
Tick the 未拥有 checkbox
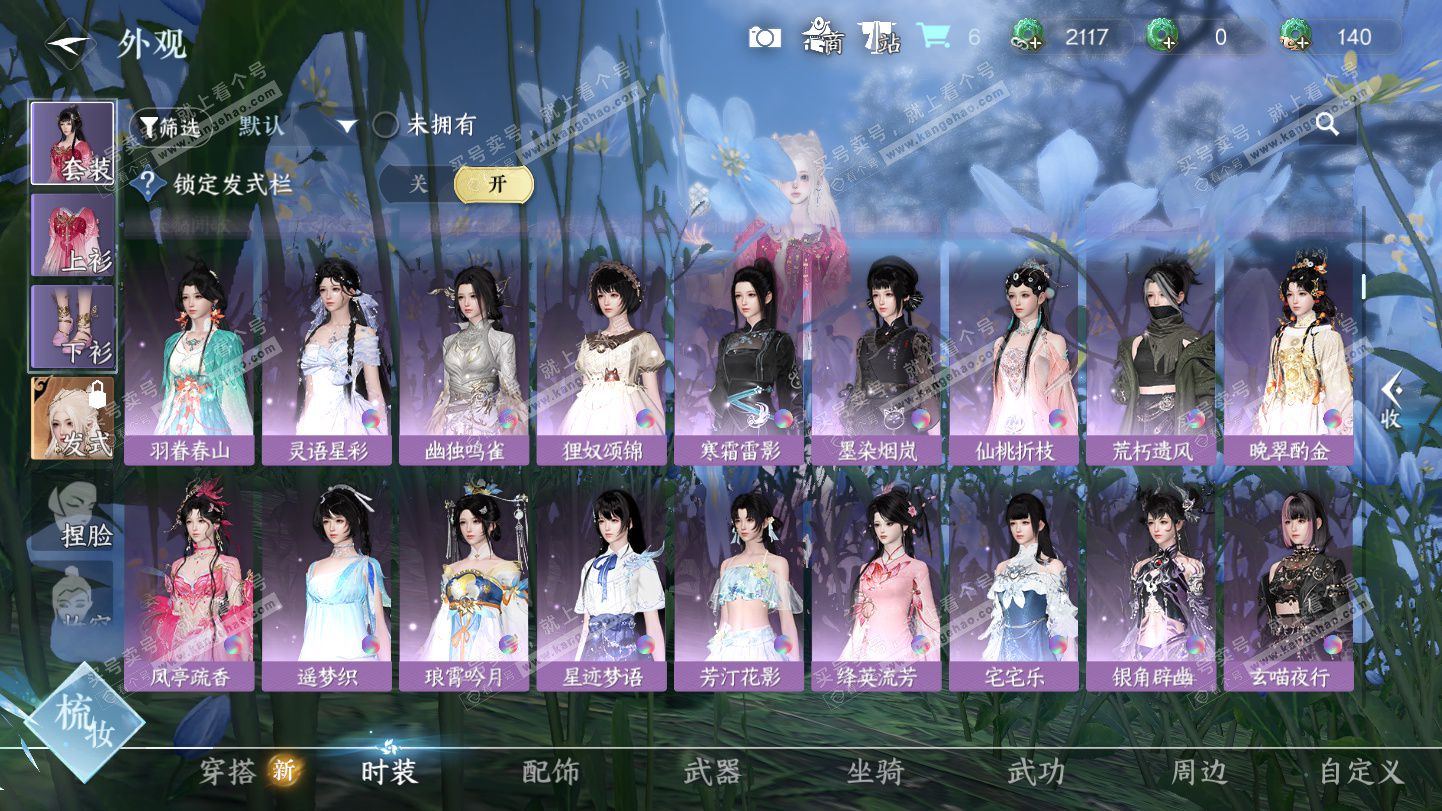tap(386, 126)
